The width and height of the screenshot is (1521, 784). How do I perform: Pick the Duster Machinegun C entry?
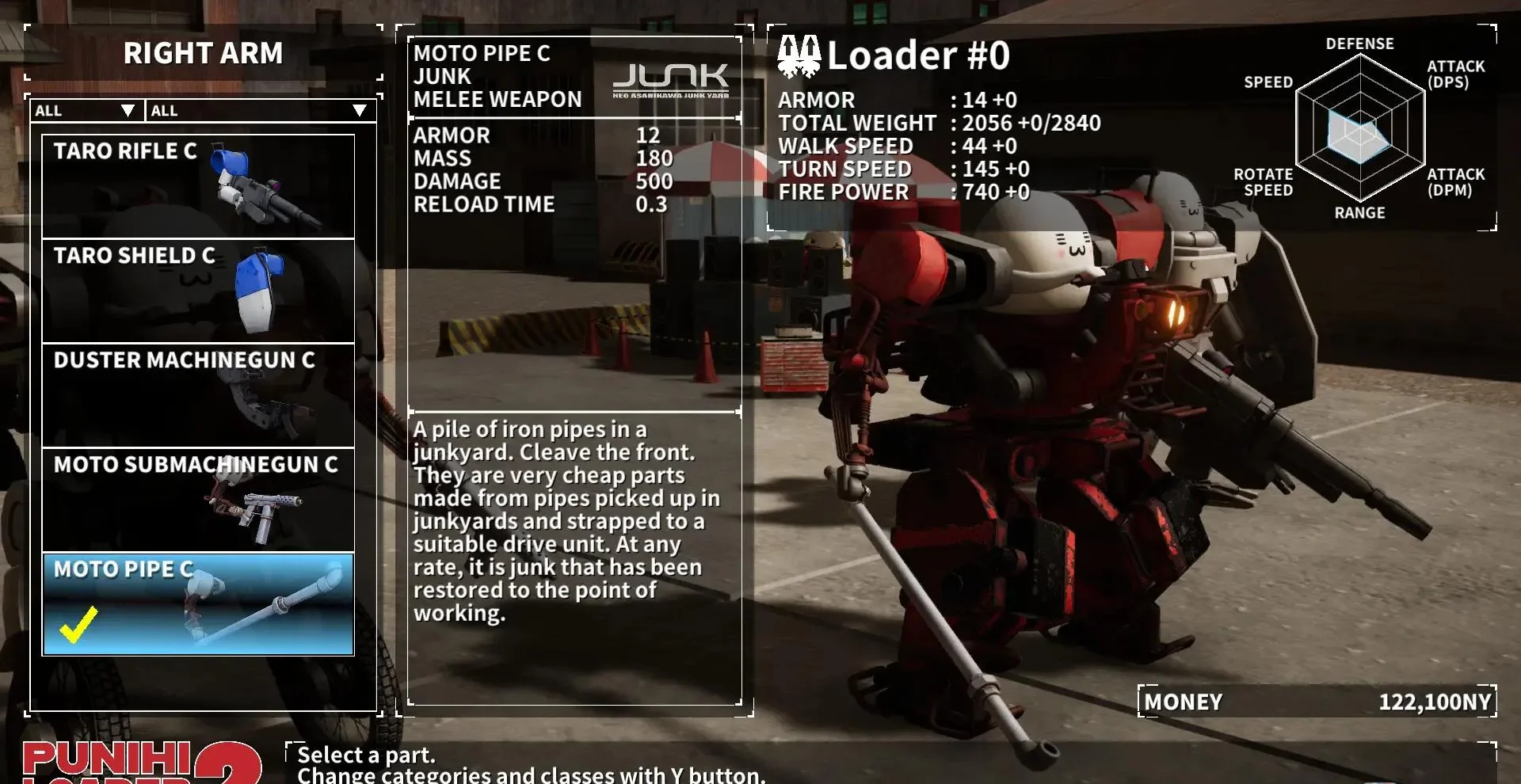[198, 395]
